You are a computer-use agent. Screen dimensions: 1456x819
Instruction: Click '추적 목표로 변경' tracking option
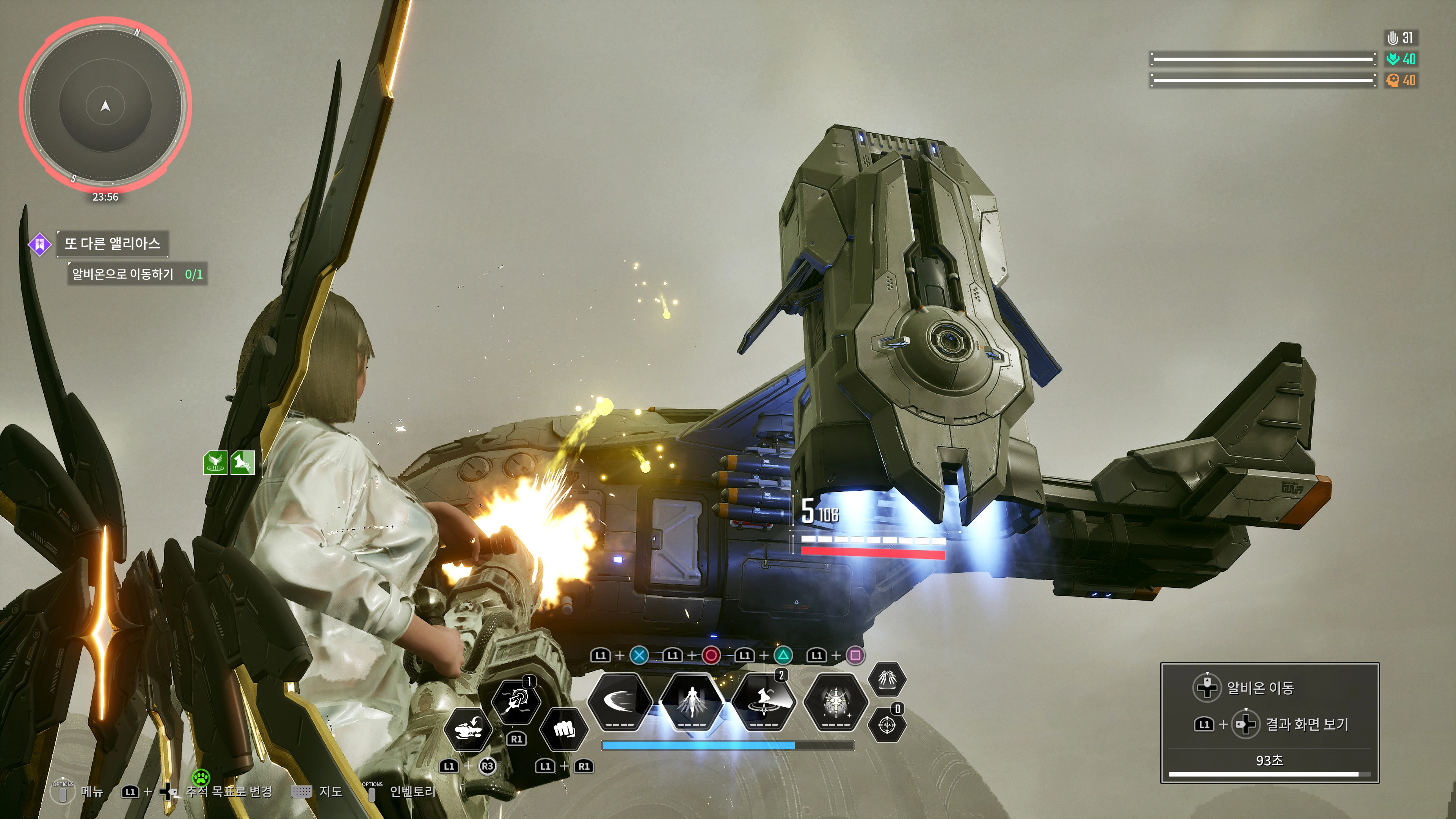(x=229, y=791)
